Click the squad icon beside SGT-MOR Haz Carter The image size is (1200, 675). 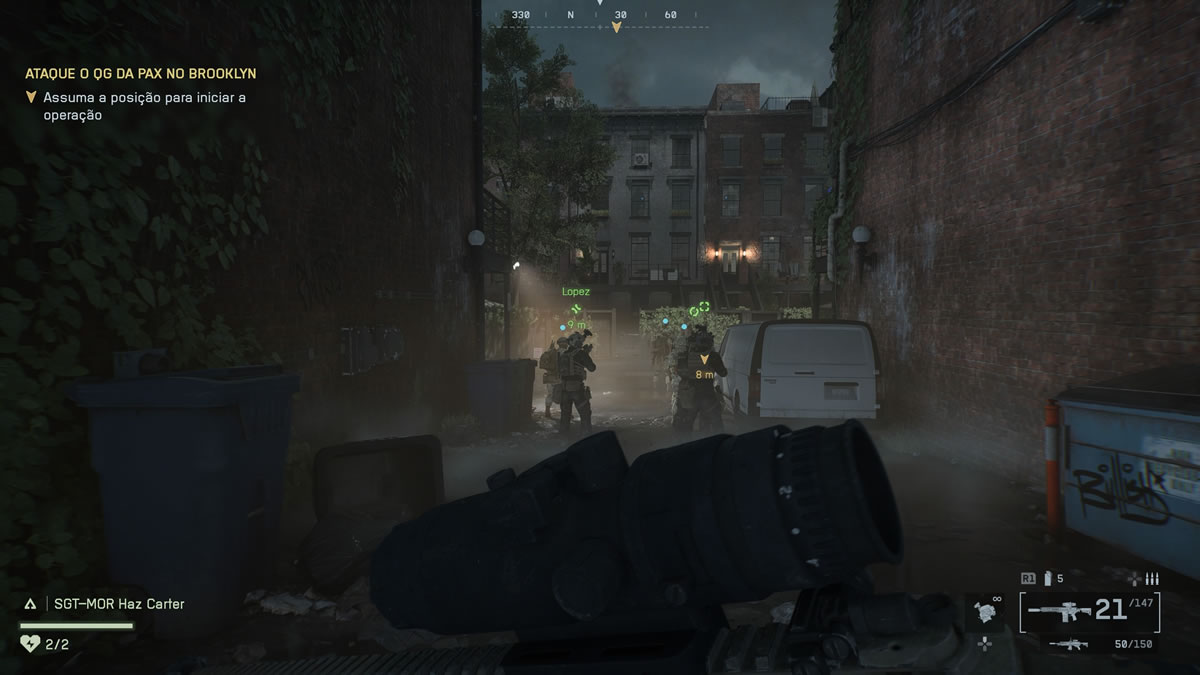coord(30,604)
